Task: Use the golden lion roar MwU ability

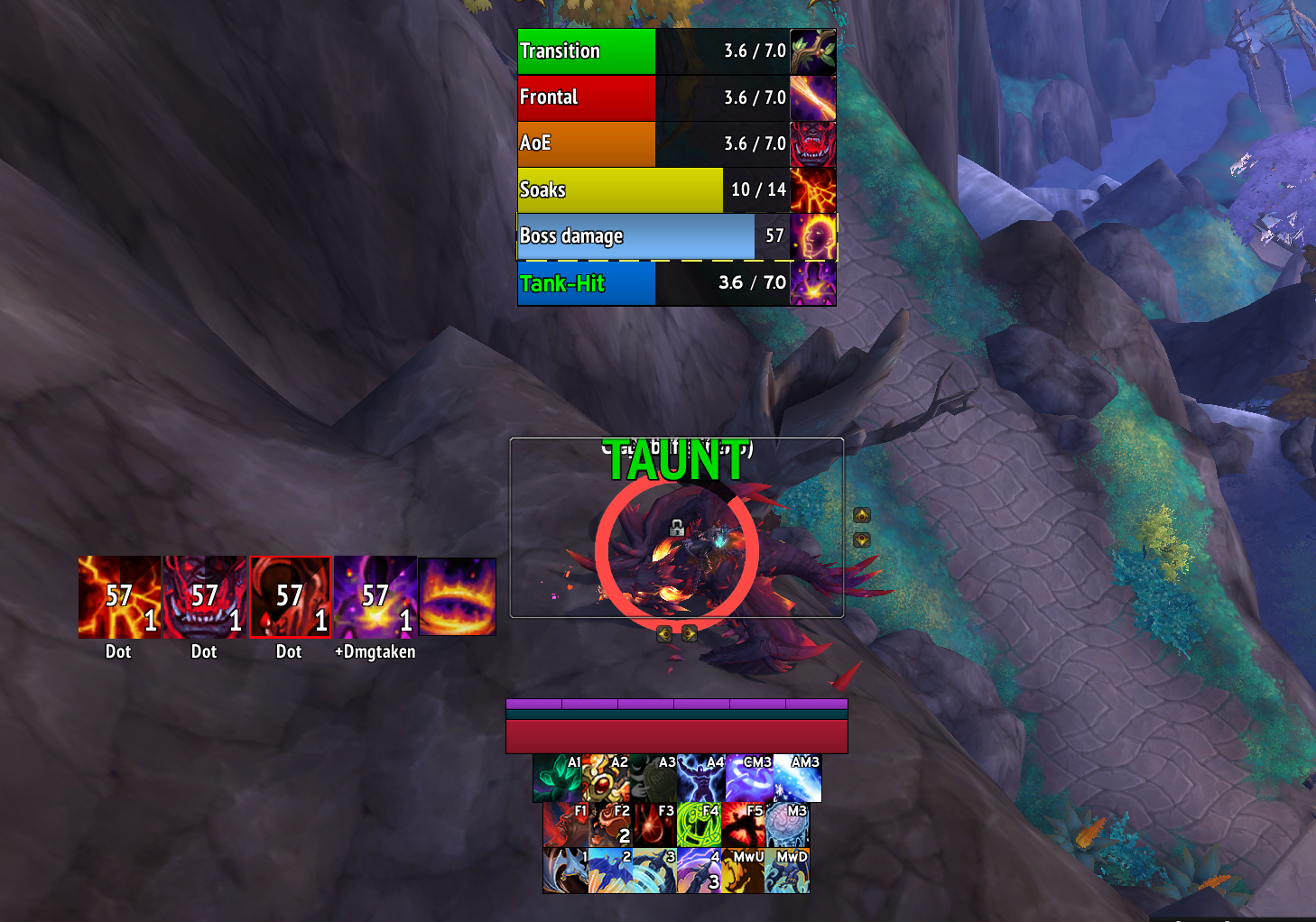Action: [x=743, y=871]
